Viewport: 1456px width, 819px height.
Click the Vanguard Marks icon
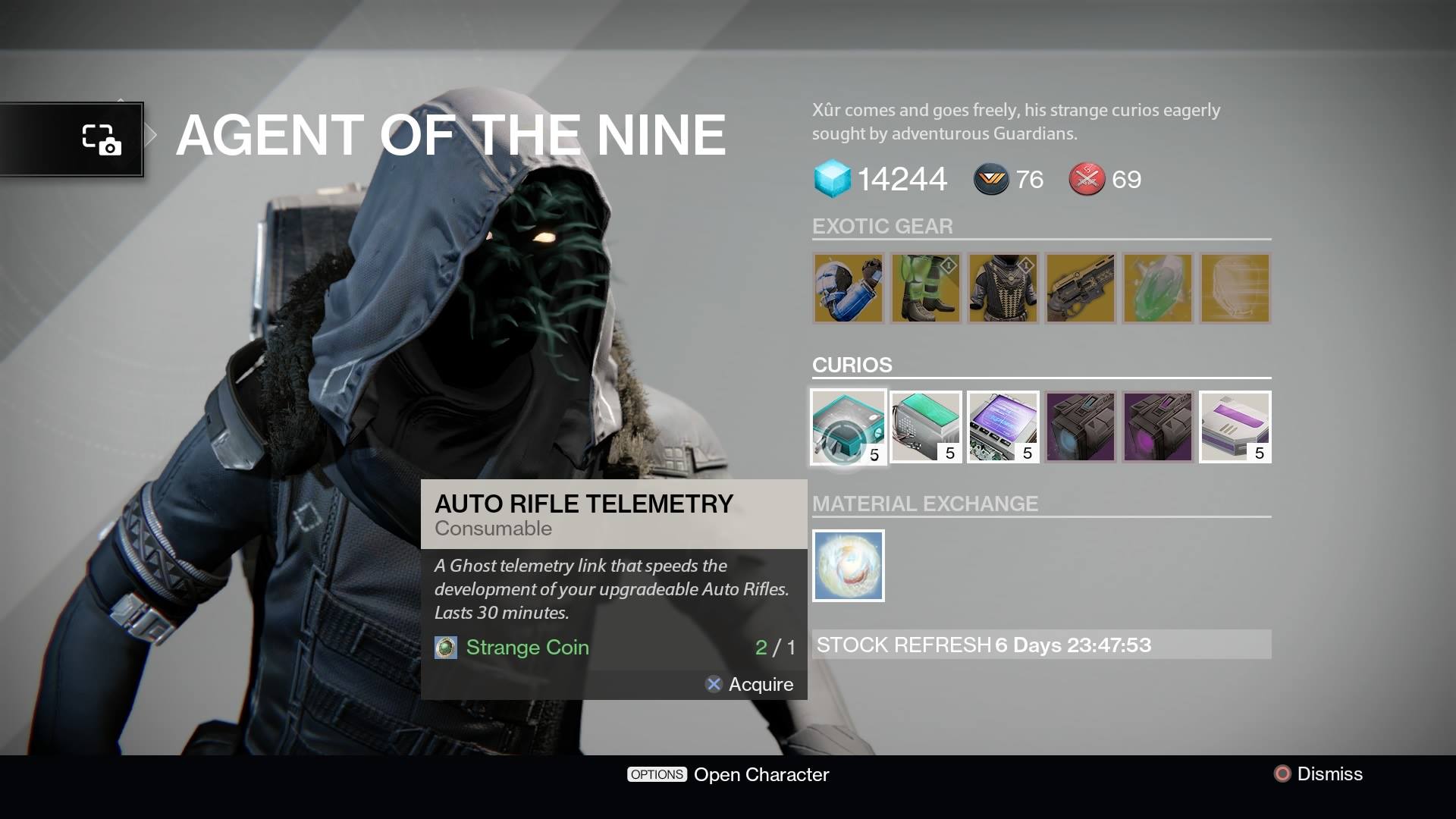991,180
